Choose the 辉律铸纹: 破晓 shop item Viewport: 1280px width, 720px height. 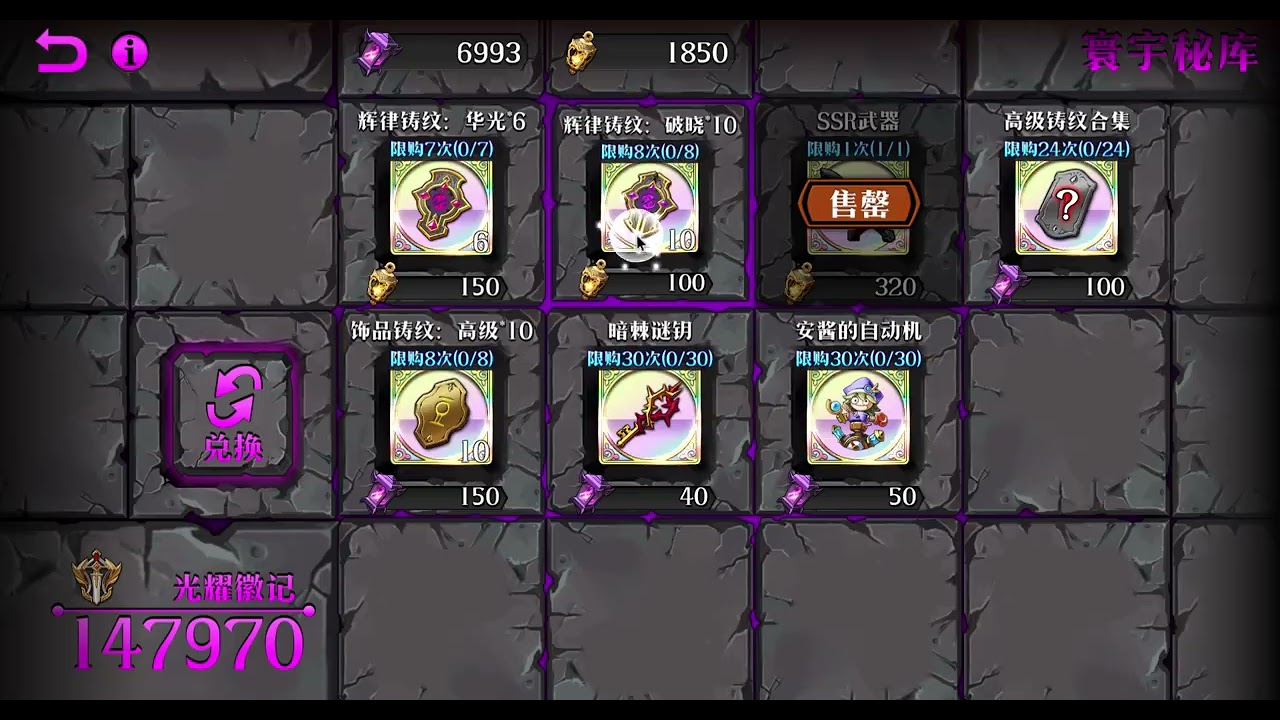tap(650, 207)
